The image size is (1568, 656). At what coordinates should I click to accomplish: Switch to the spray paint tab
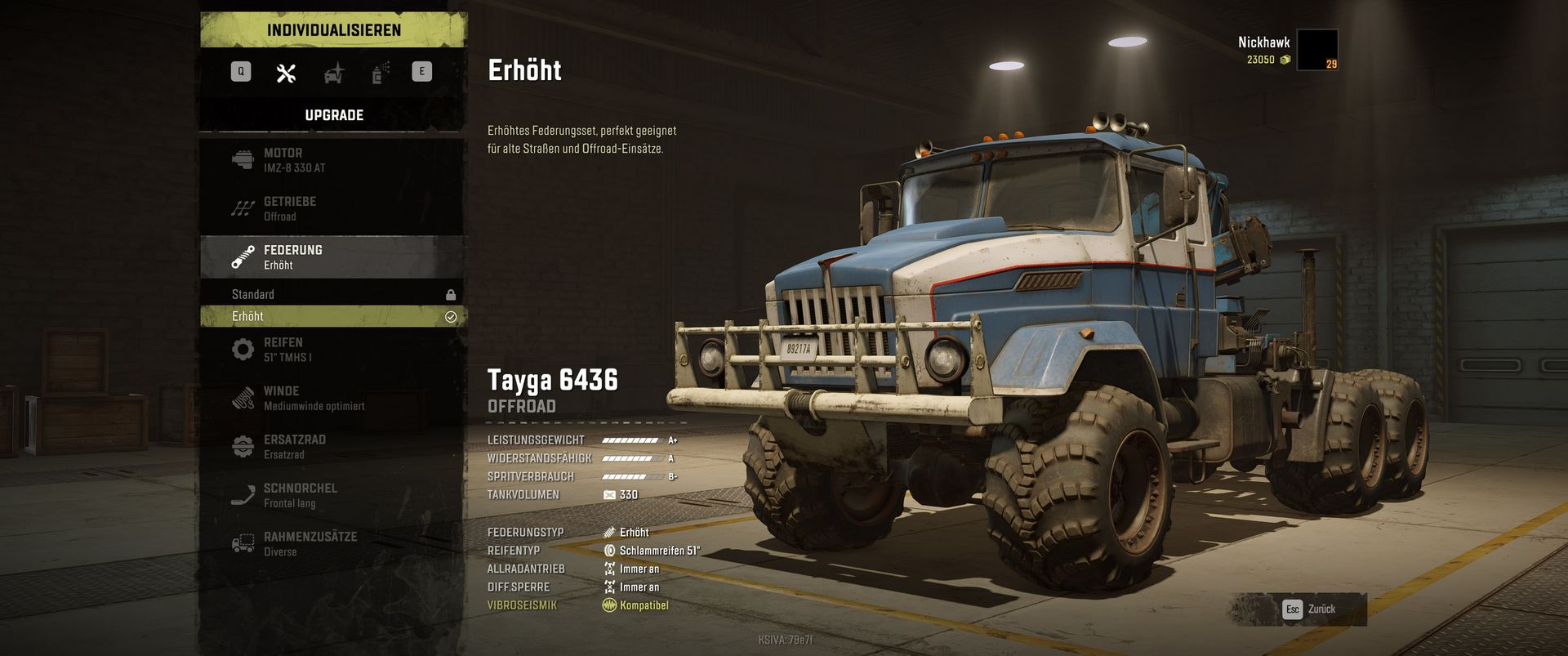[381, 74]
